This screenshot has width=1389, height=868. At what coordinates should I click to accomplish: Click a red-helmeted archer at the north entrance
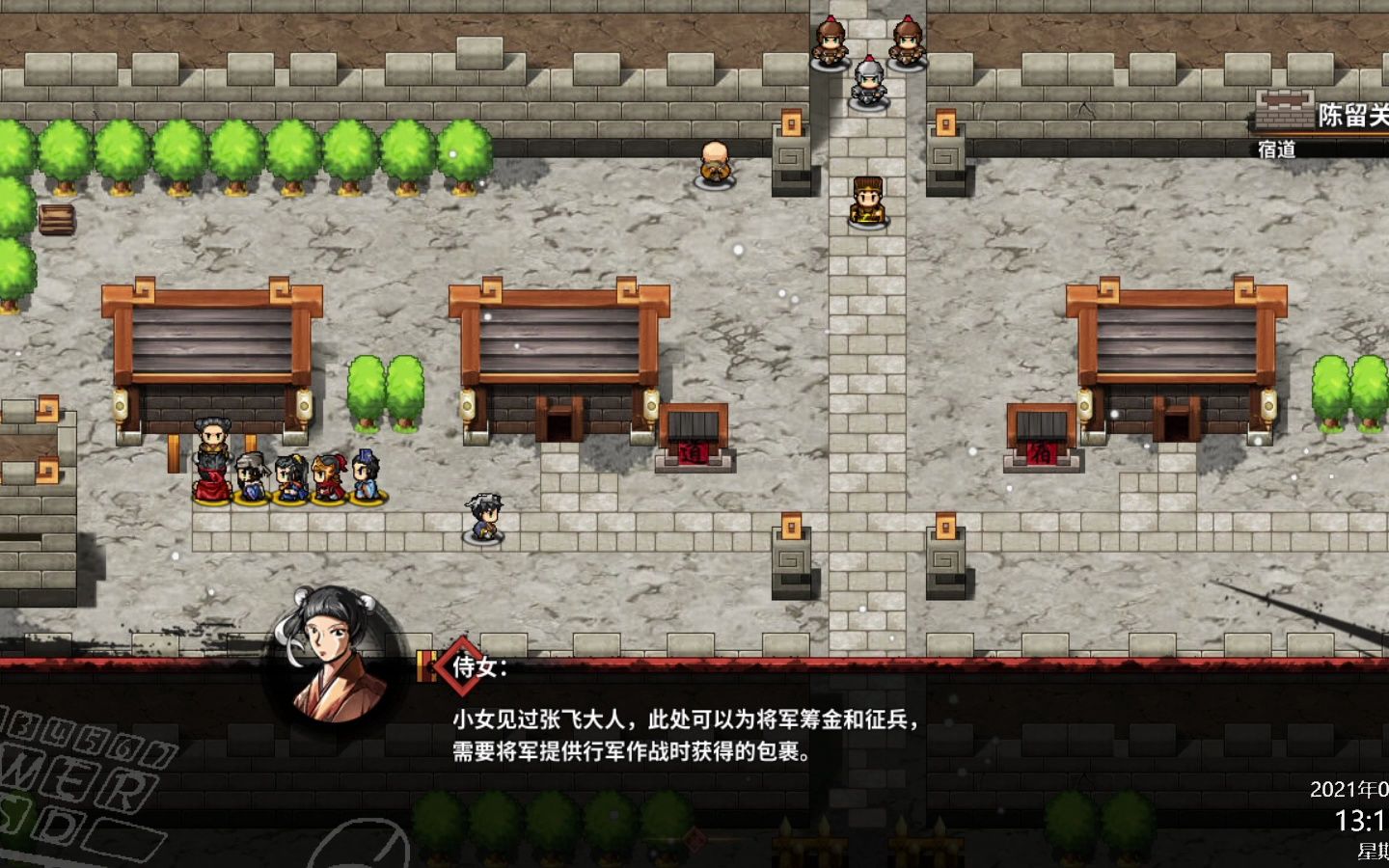click(831, 41)
